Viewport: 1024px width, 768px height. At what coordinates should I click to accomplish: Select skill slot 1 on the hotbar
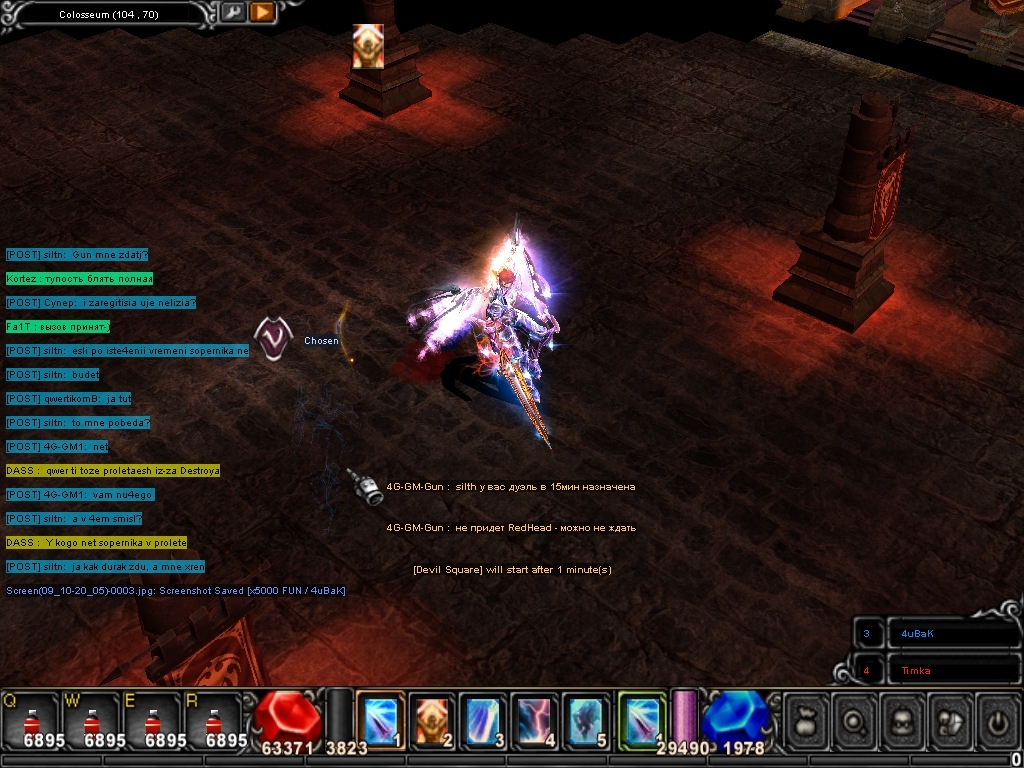(x=381, y=718)
